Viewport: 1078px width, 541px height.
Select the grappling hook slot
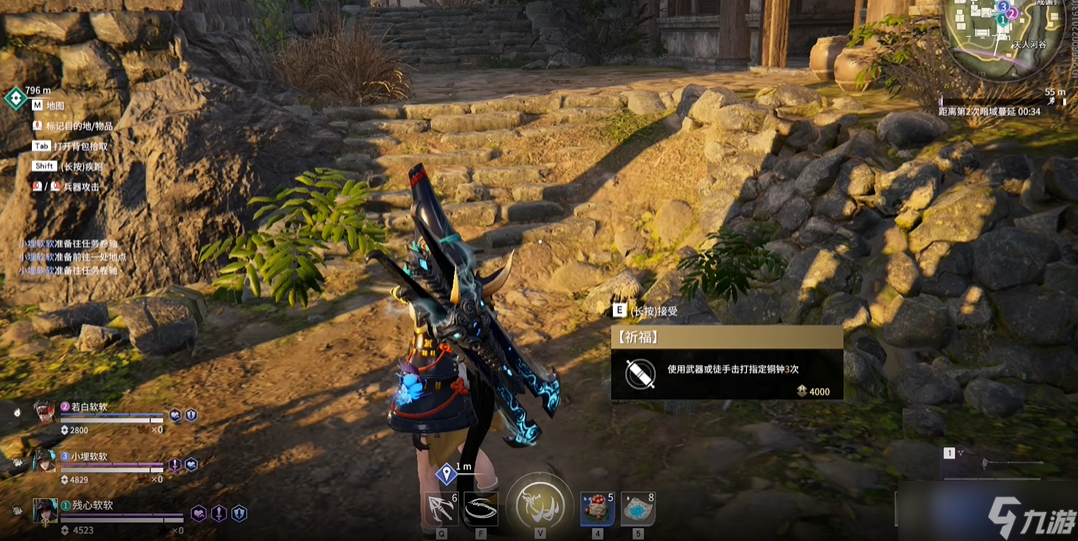tap(441, 508)
